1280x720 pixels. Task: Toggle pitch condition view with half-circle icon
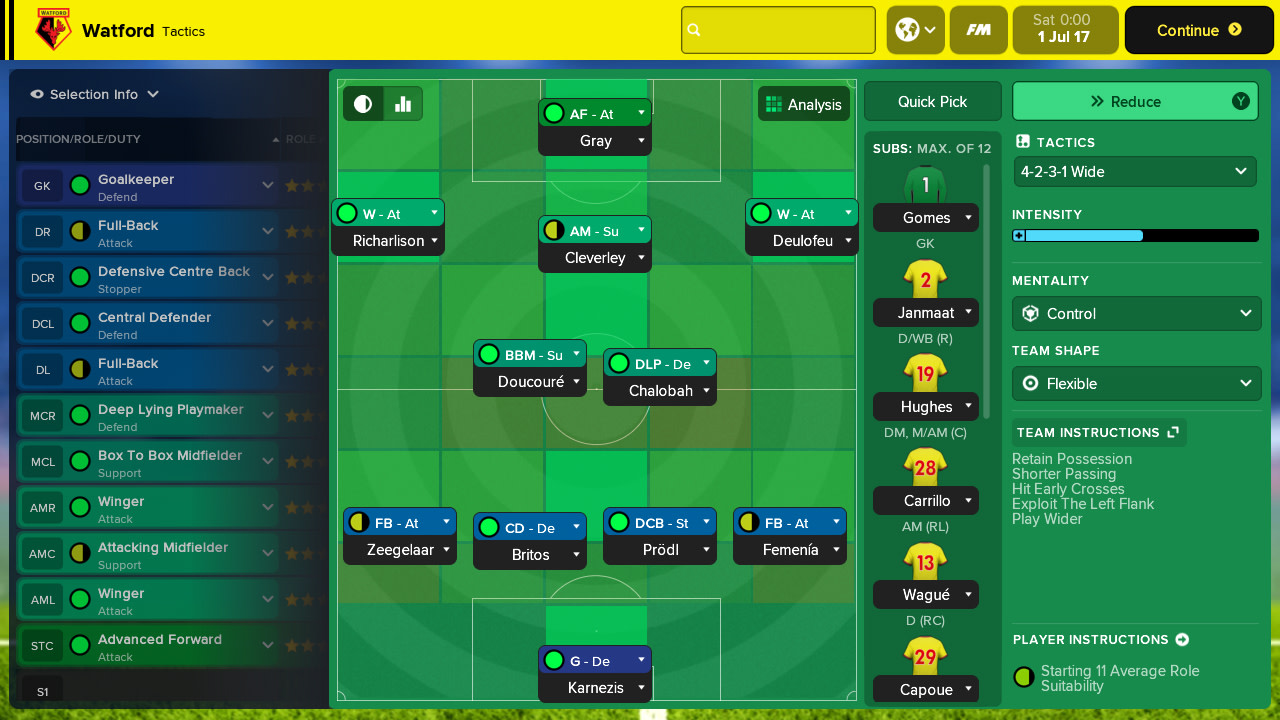pos(362,103)
